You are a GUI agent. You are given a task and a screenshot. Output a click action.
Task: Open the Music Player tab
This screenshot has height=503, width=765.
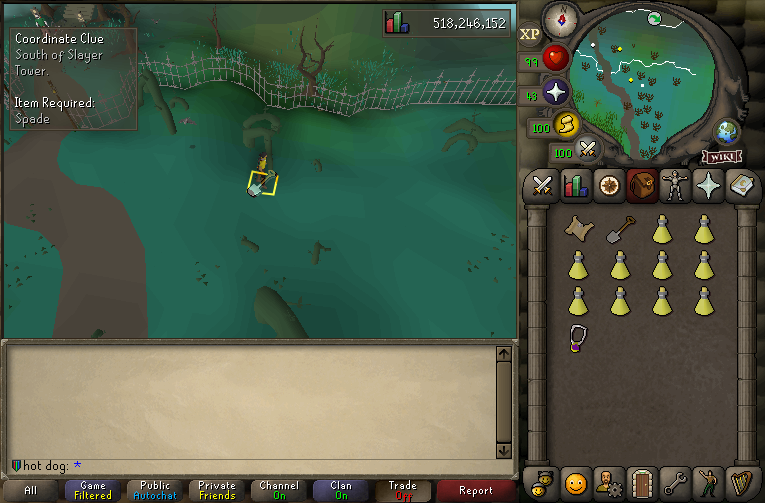click(740, 483)
